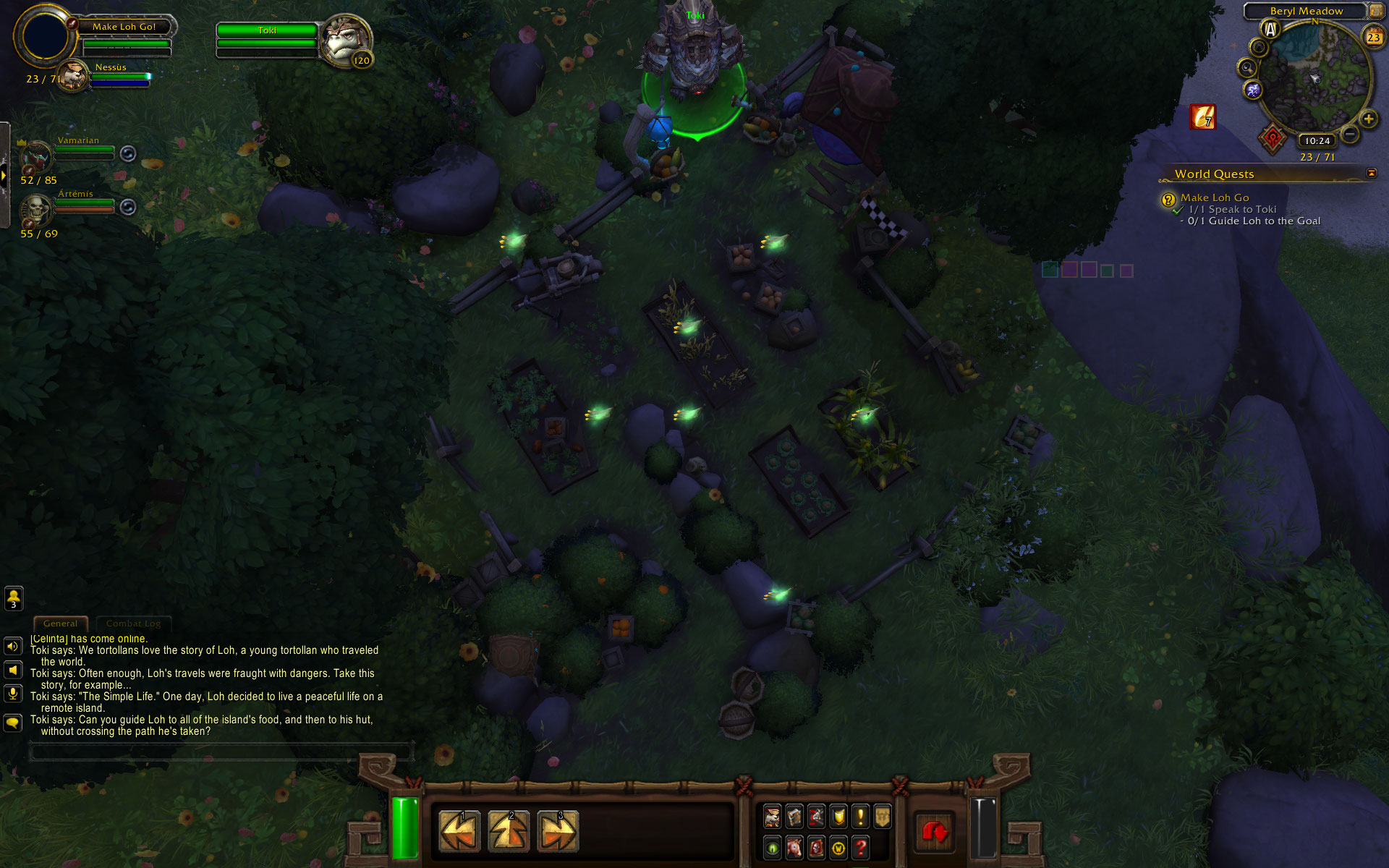The image size is (1389, 868).
Task: Activate the move forward arrow ability
Action: (x=509, y=831)
